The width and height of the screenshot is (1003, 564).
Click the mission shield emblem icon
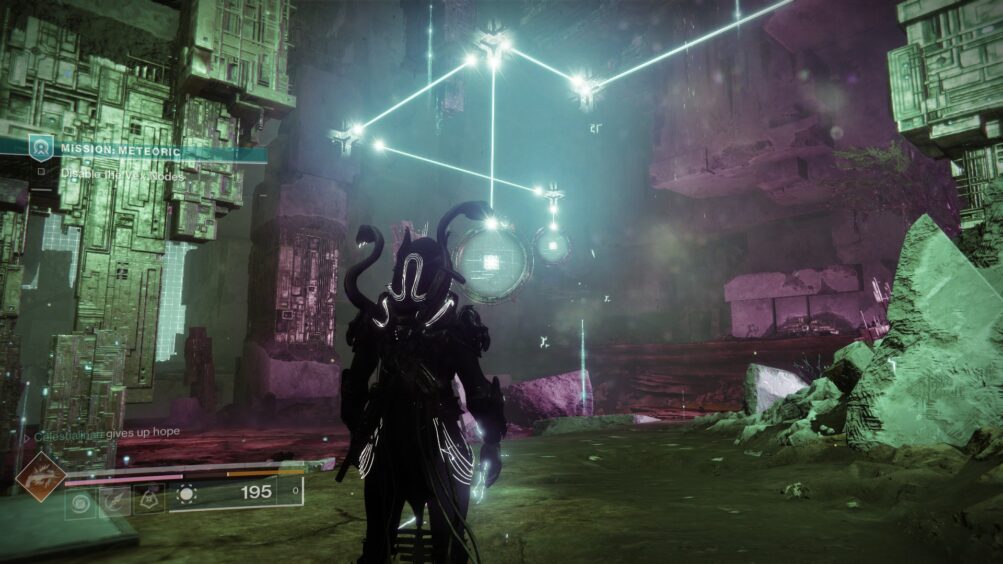(41, 148)
